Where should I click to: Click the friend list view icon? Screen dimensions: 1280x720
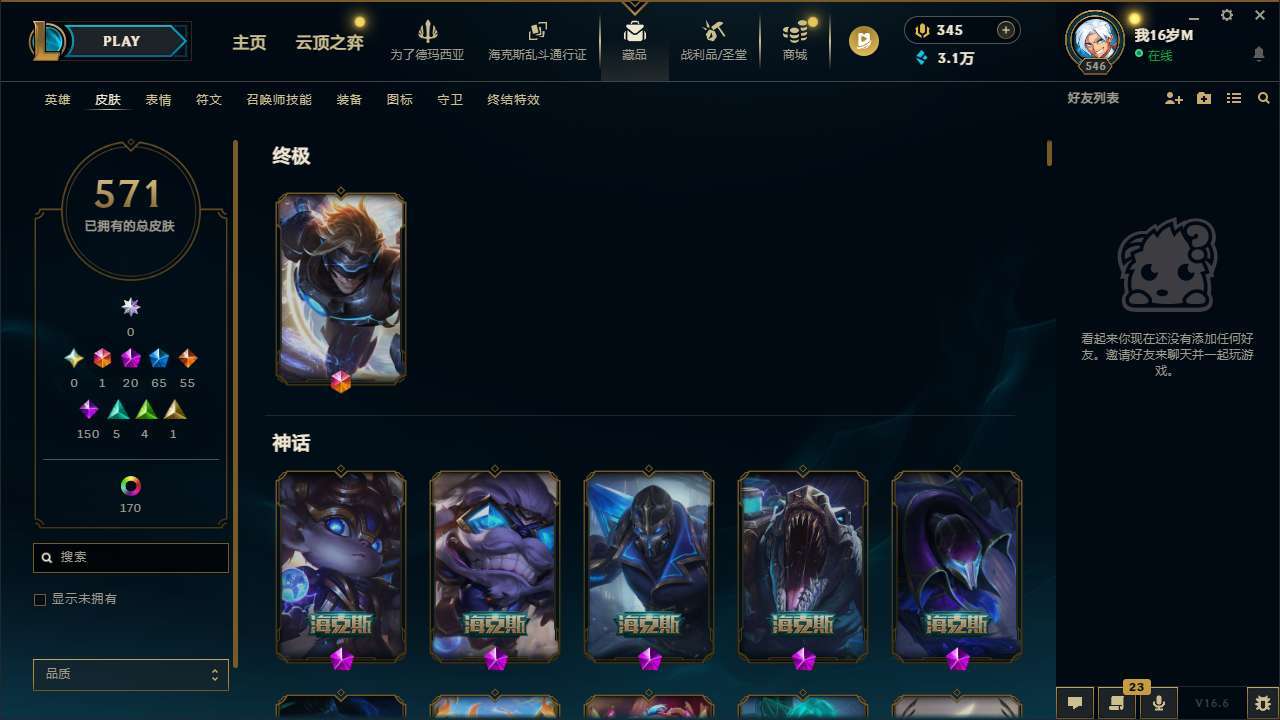[x=1234, y=98]
